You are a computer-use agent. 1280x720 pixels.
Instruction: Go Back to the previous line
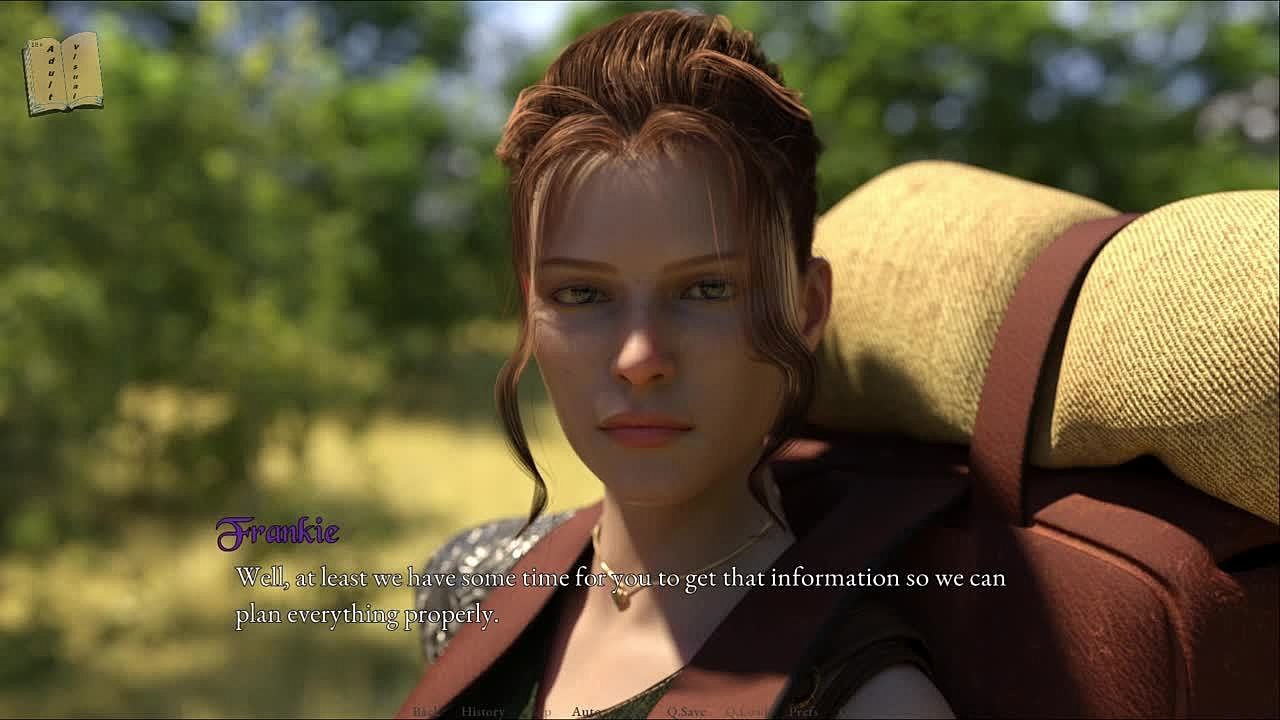[x=426, y=712]
